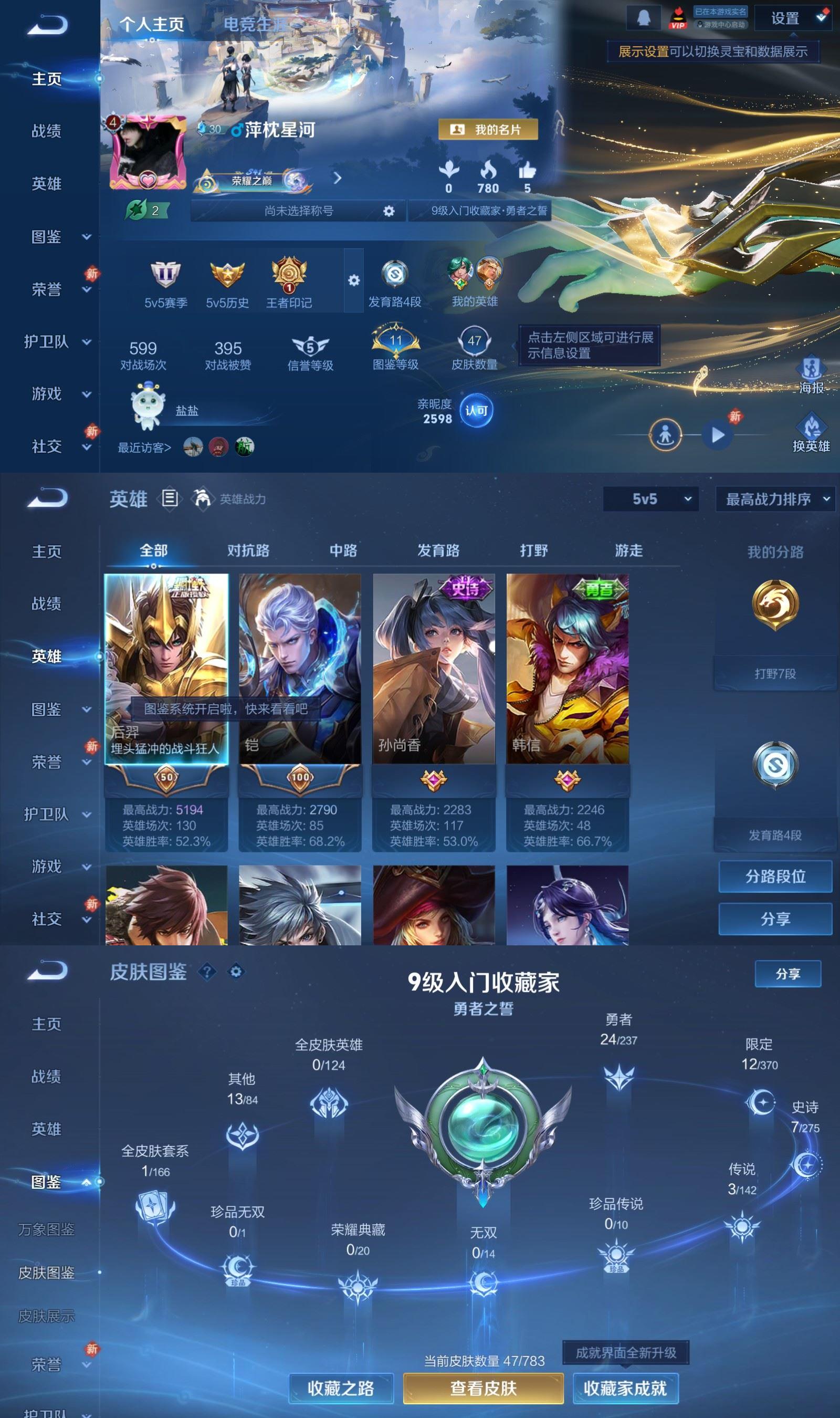Viewport: 840px width, 1418px height.
Task: Open 我的名片 name card
Action: [x=490, y=129]
